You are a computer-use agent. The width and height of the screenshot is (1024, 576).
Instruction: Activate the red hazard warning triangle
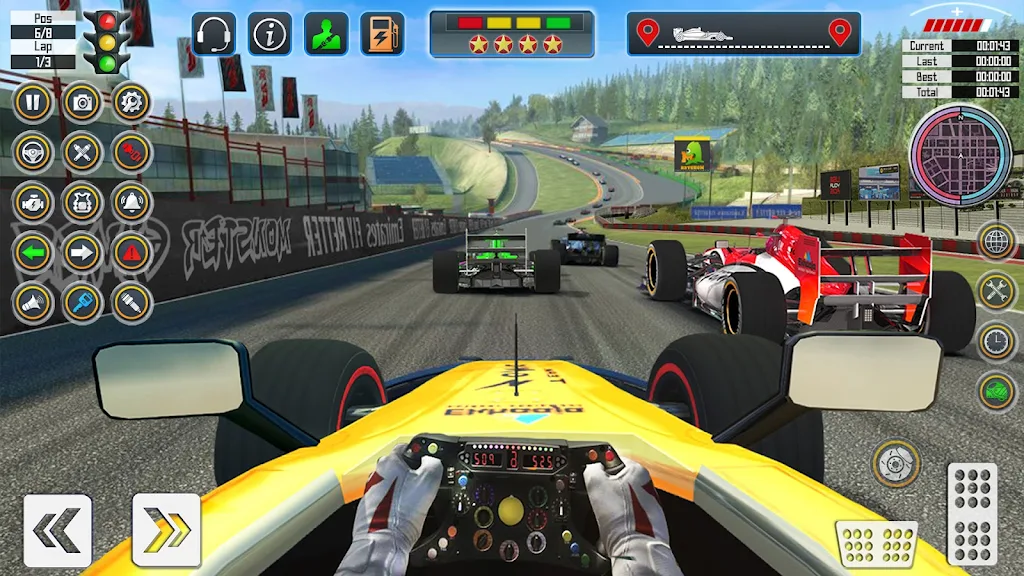tap(131, 252)
